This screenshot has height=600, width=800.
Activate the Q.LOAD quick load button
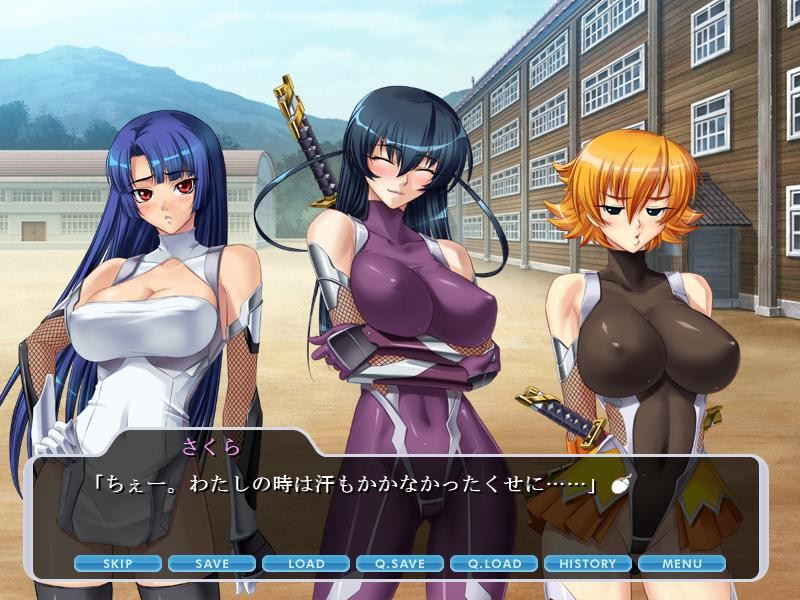click(494, 564)
